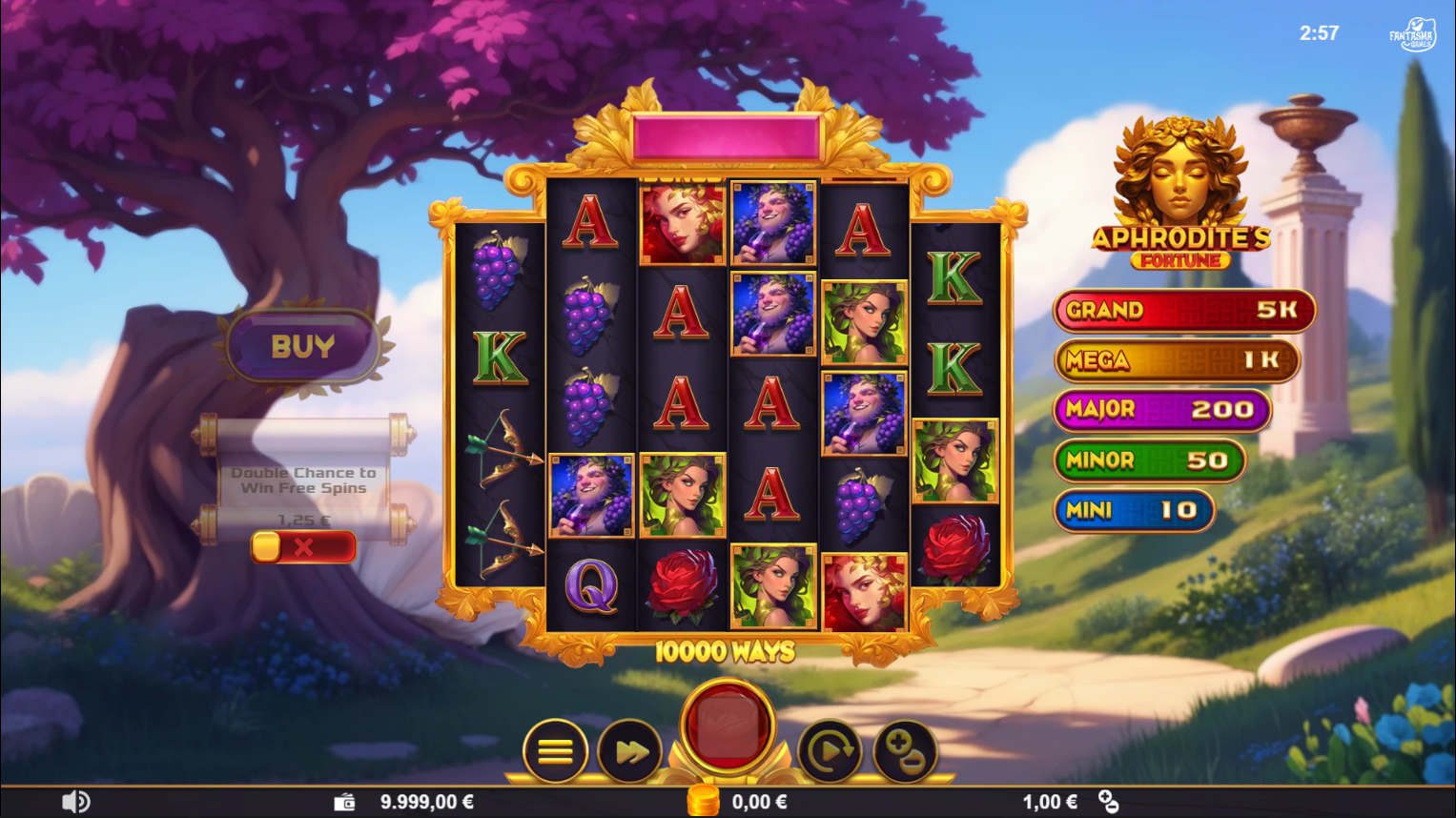
Task: Click the BUY button
Action: point(303,345)
